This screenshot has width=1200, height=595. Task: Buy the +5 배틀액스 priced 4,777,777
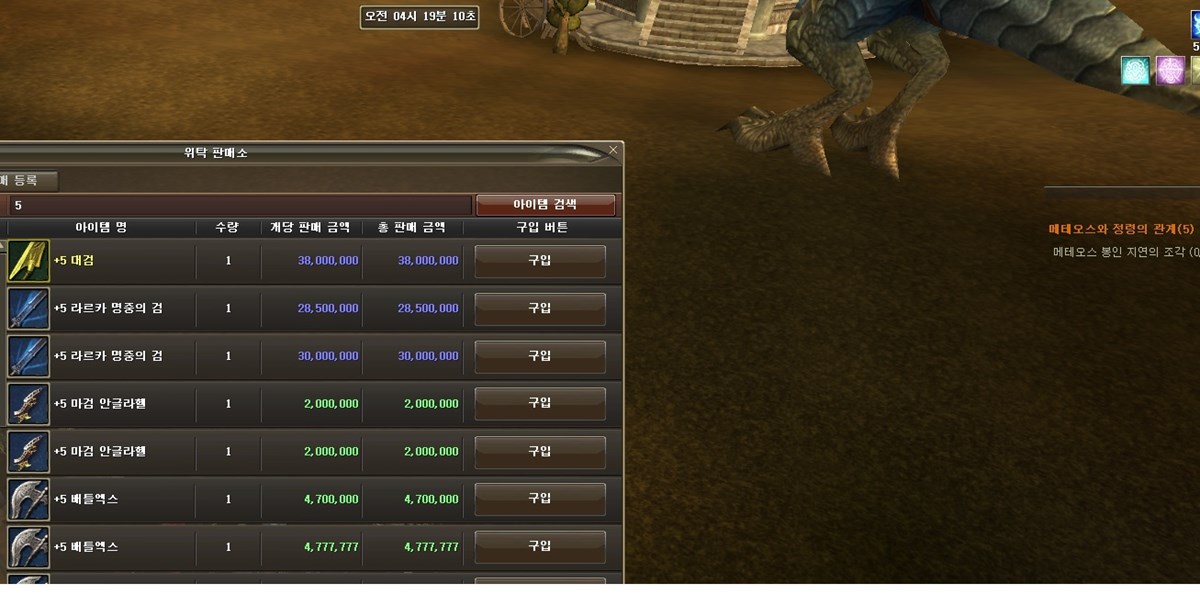coord(540,547)
